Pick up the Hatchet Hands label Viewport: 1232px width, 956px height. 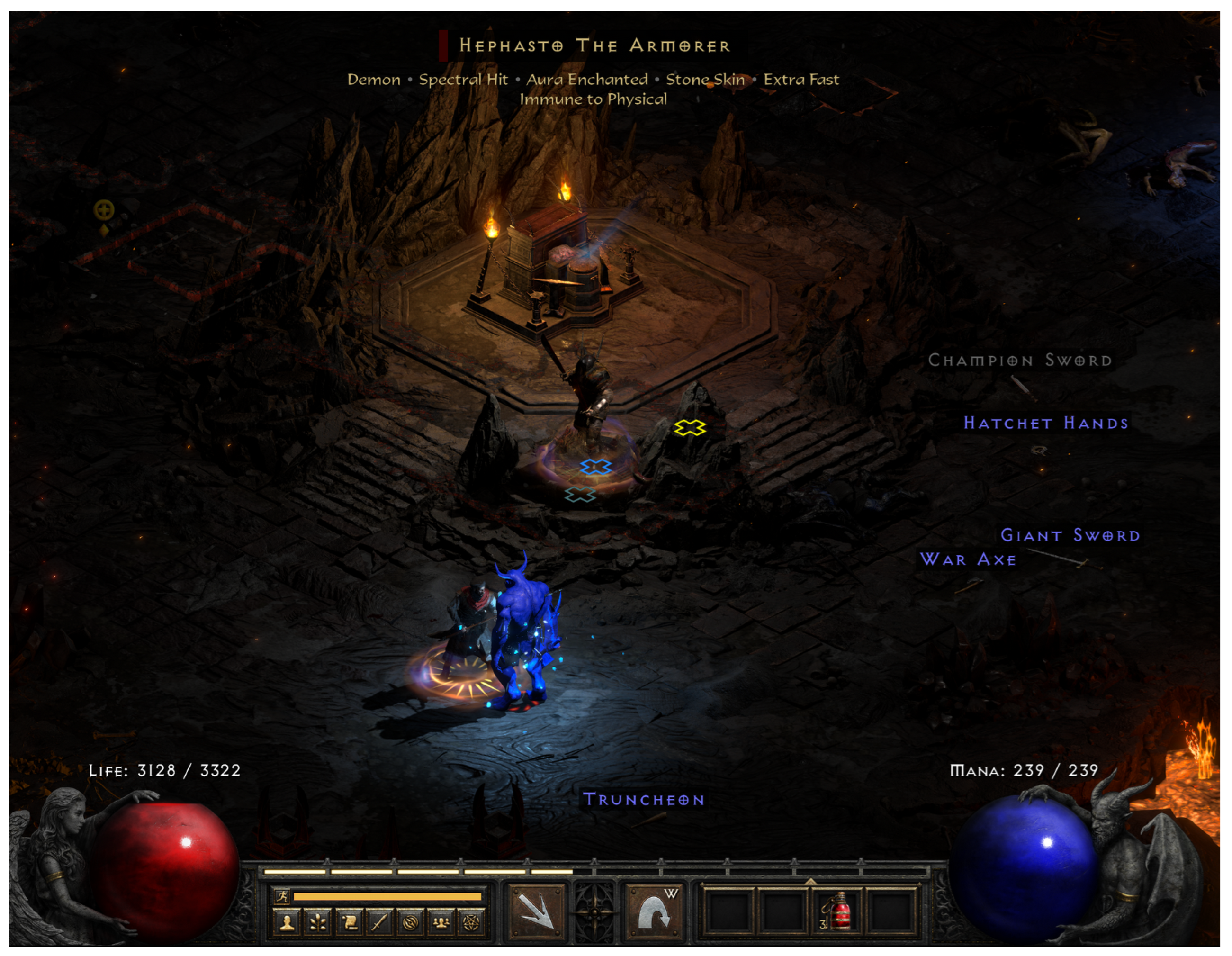pyautogui.click(x=1046, y=423)
